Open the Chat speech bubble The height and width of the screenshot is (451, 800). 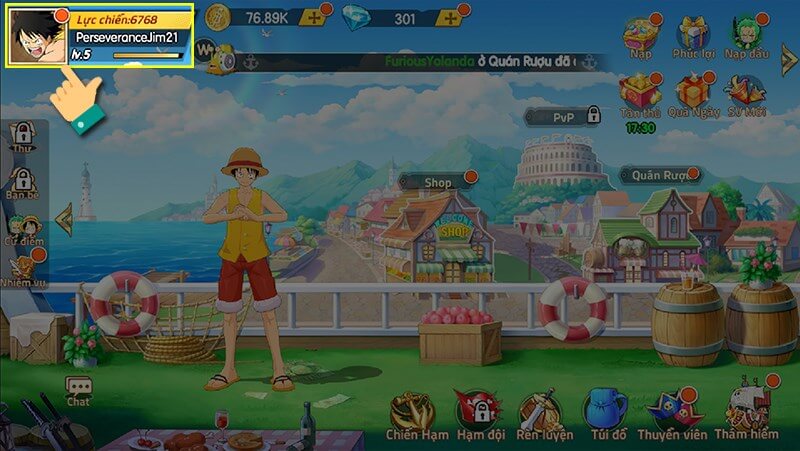coord(78,391)
